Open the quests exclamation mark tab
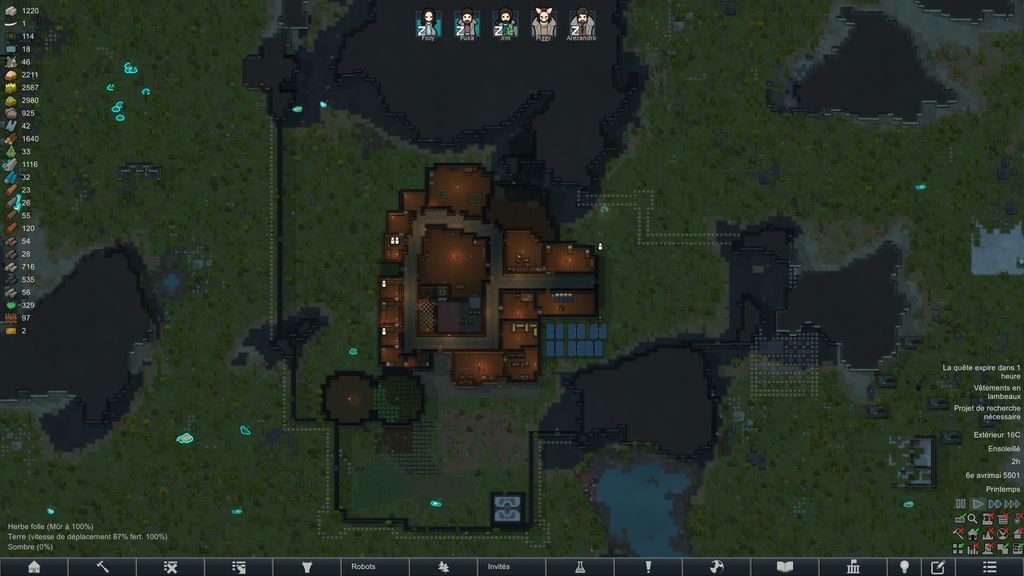Image resolution: width=1024 pixels, height=576 pixels. 648,567
